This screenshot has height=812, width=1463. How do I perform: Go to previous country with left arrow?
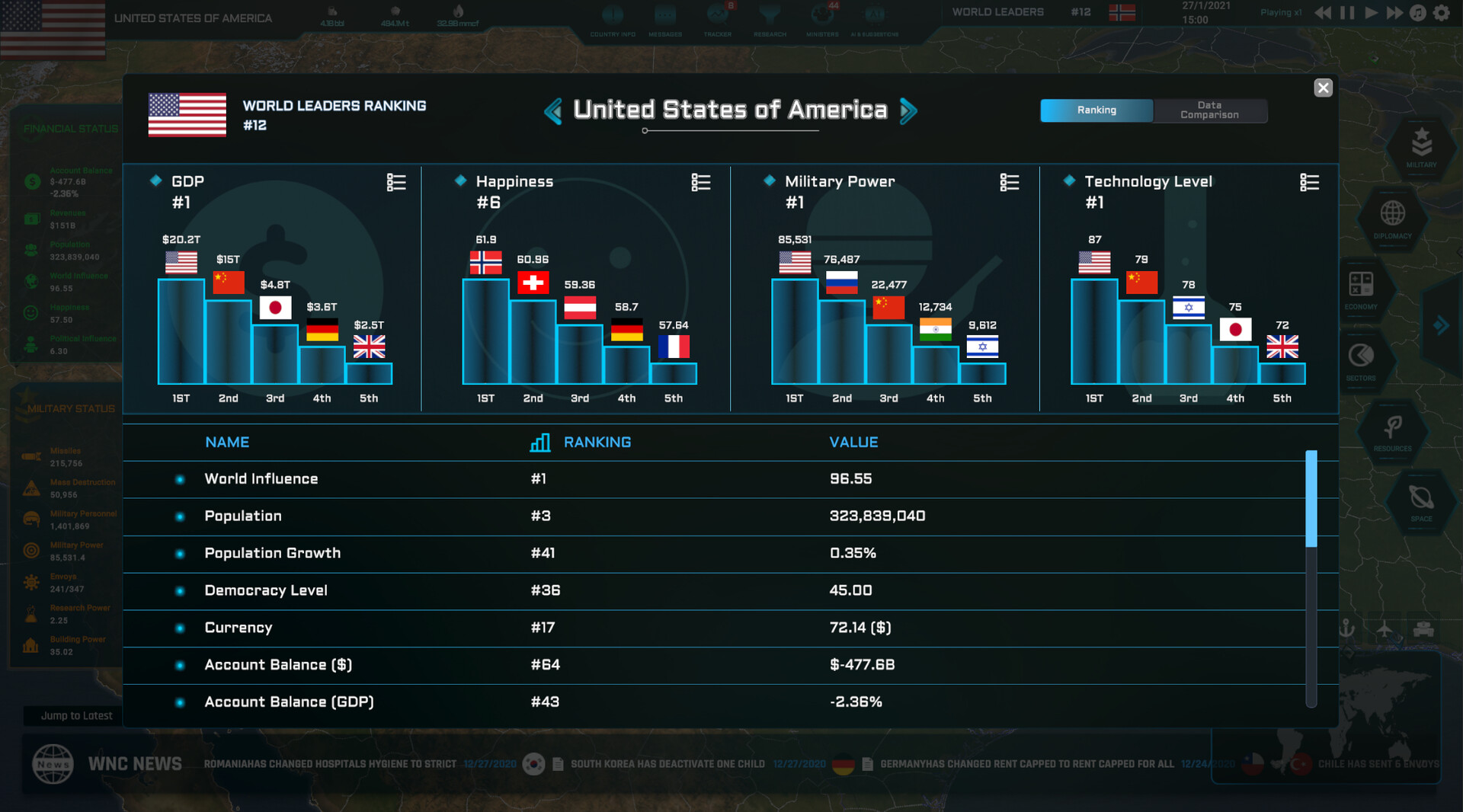553,110
